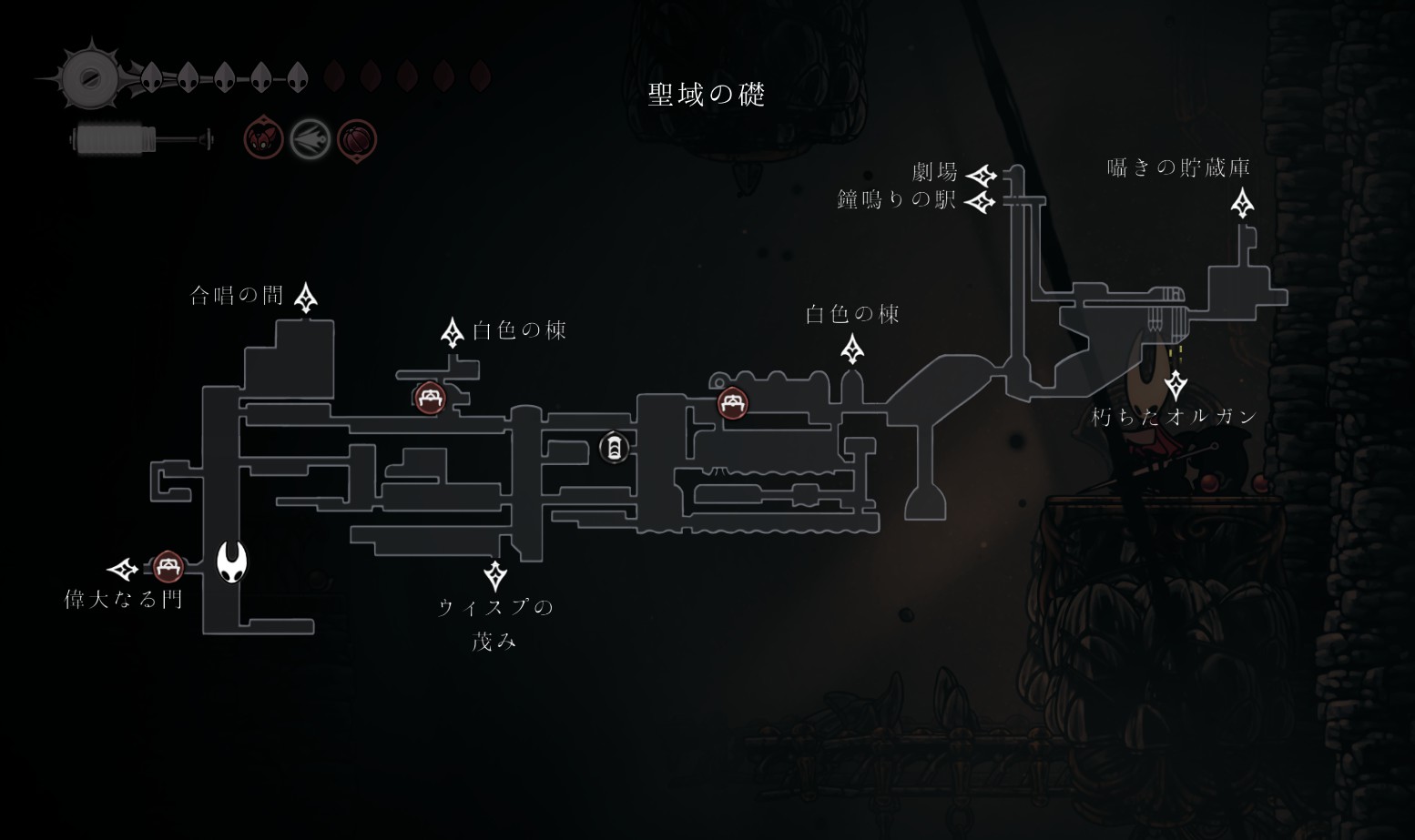Click the 劇場 exit arrow
The width and height of the screenshot is (1415, 840).
click(x=981, y=175)
